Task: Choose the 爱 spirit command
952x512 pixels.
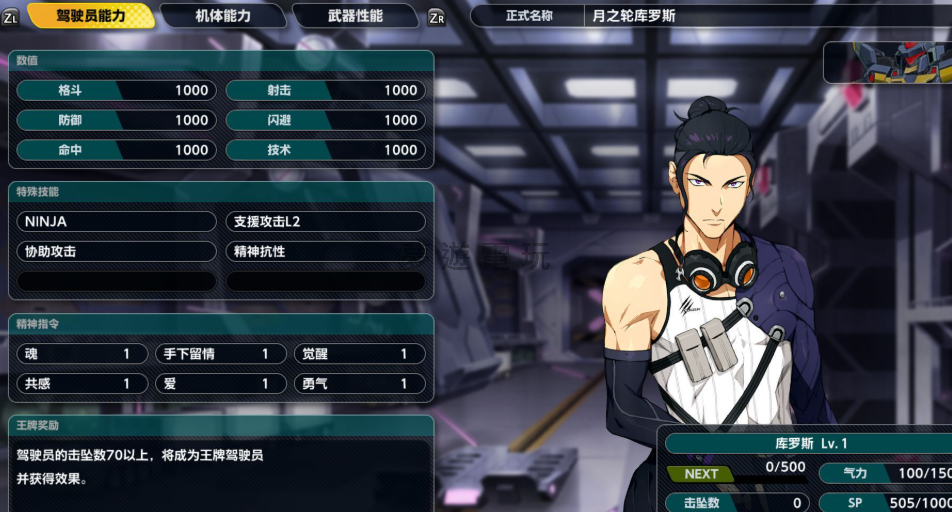Action: [220, 384]
